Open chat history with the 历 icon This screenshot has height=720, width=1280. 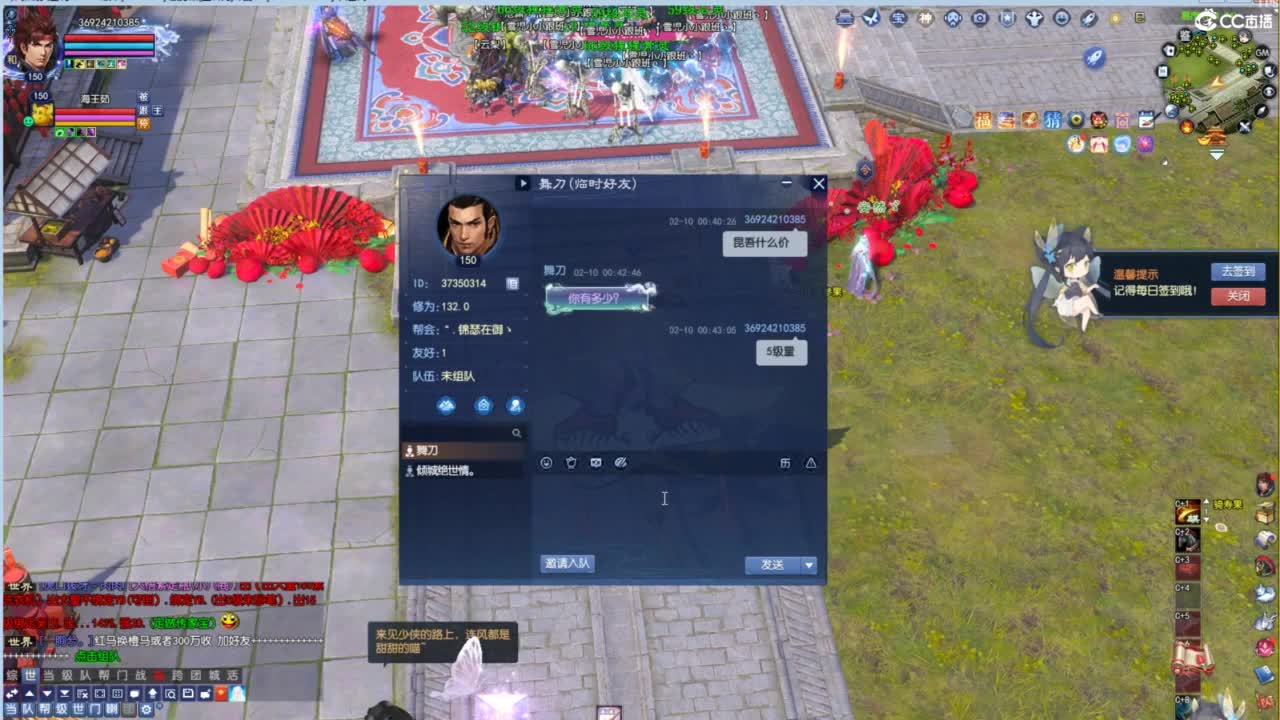[x=785, y=463]
